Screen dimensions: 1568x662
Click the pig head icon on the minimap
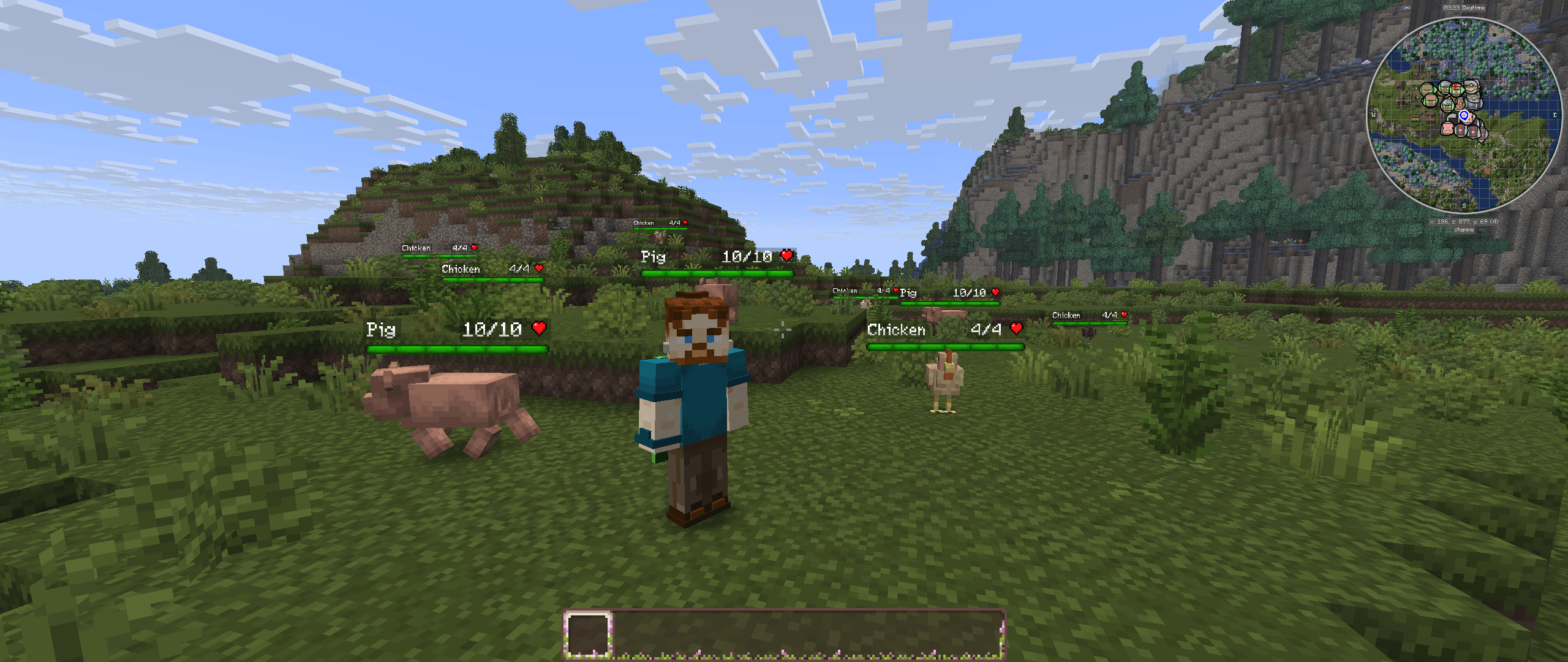click(1448, 129)
